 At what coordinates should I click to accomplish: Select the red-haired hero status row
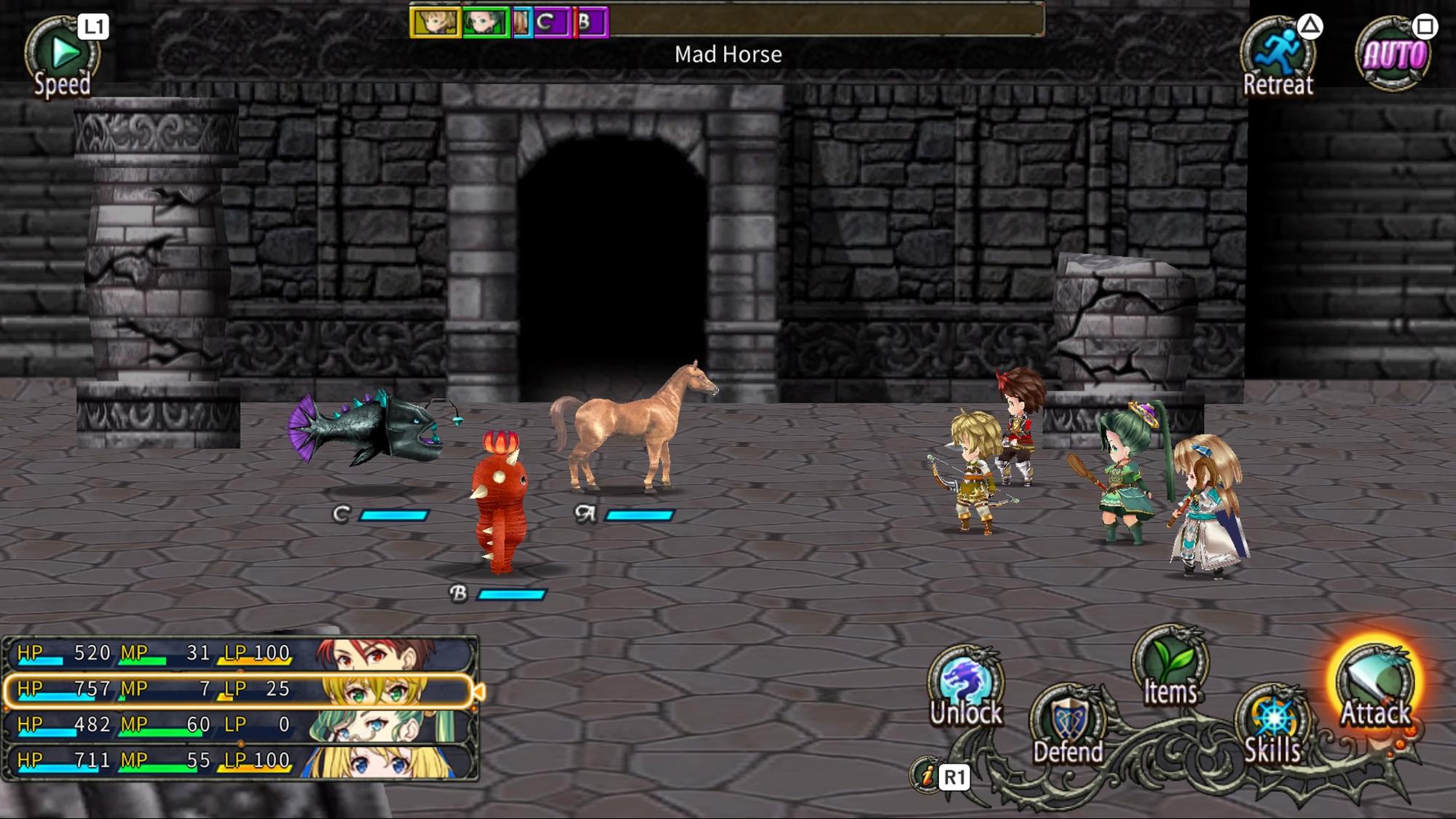tap(240, 654)
